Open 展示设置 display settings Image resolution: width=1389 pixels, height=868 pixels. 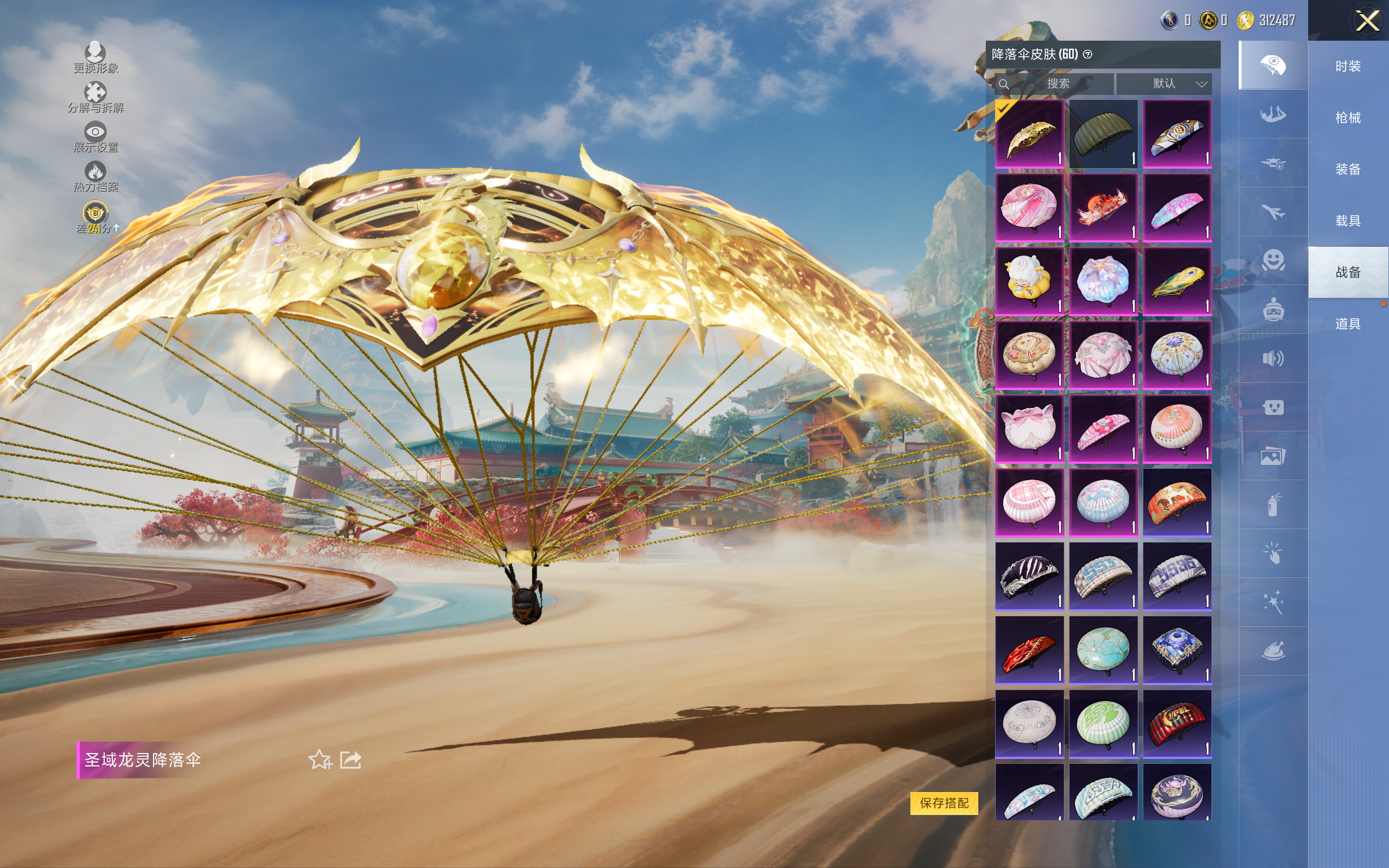coord(95,137)
